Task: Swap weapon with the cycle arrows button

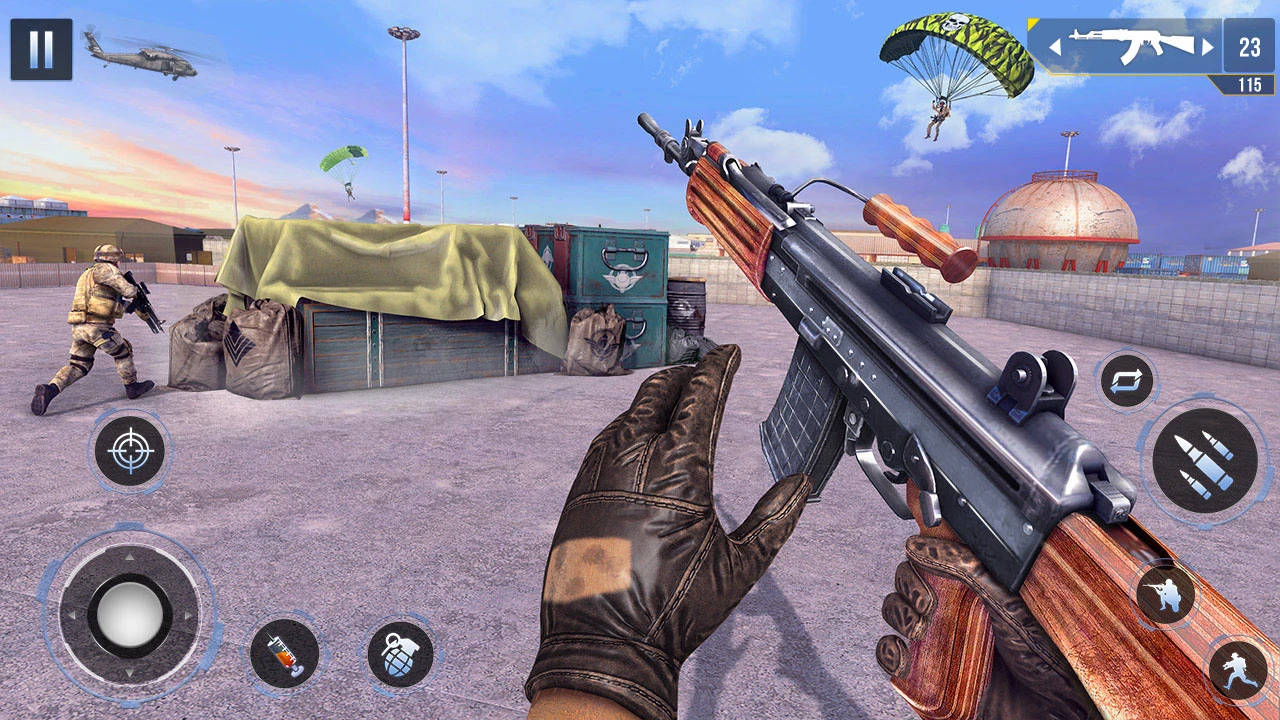Action: point(1128,381)
